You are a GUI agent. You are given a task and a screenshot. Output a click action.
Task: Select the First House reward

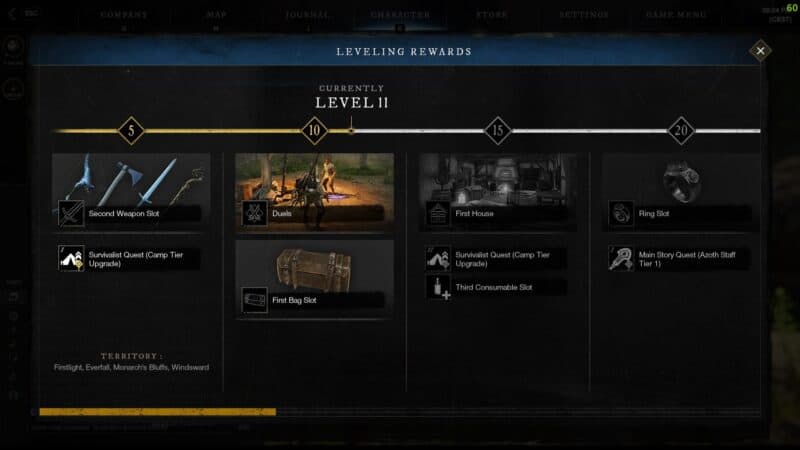tap(498, 212)
